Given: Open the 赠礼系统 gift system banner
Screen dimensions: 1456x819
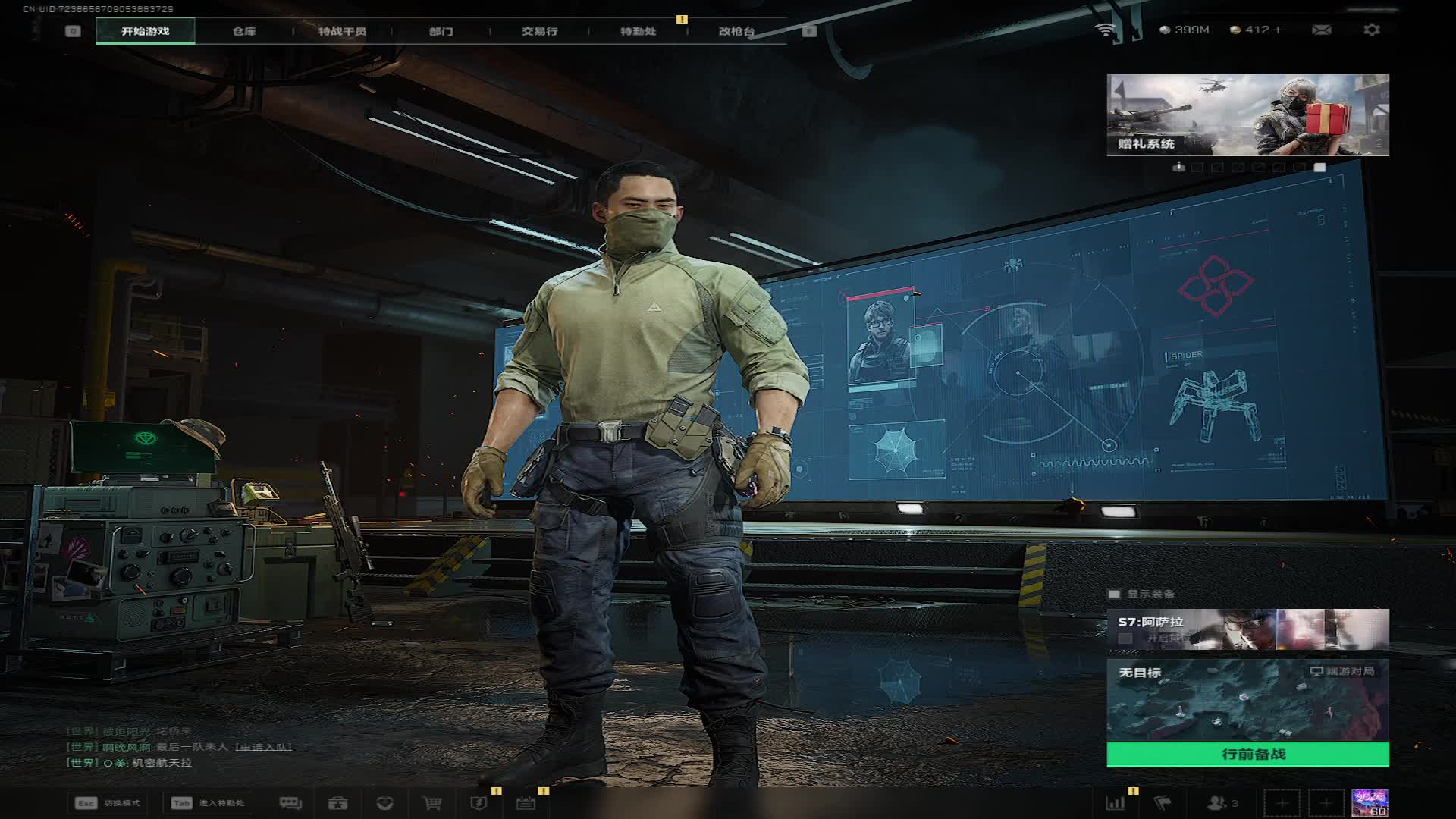Looking at the screenshot, I should tap(1247, 115).
